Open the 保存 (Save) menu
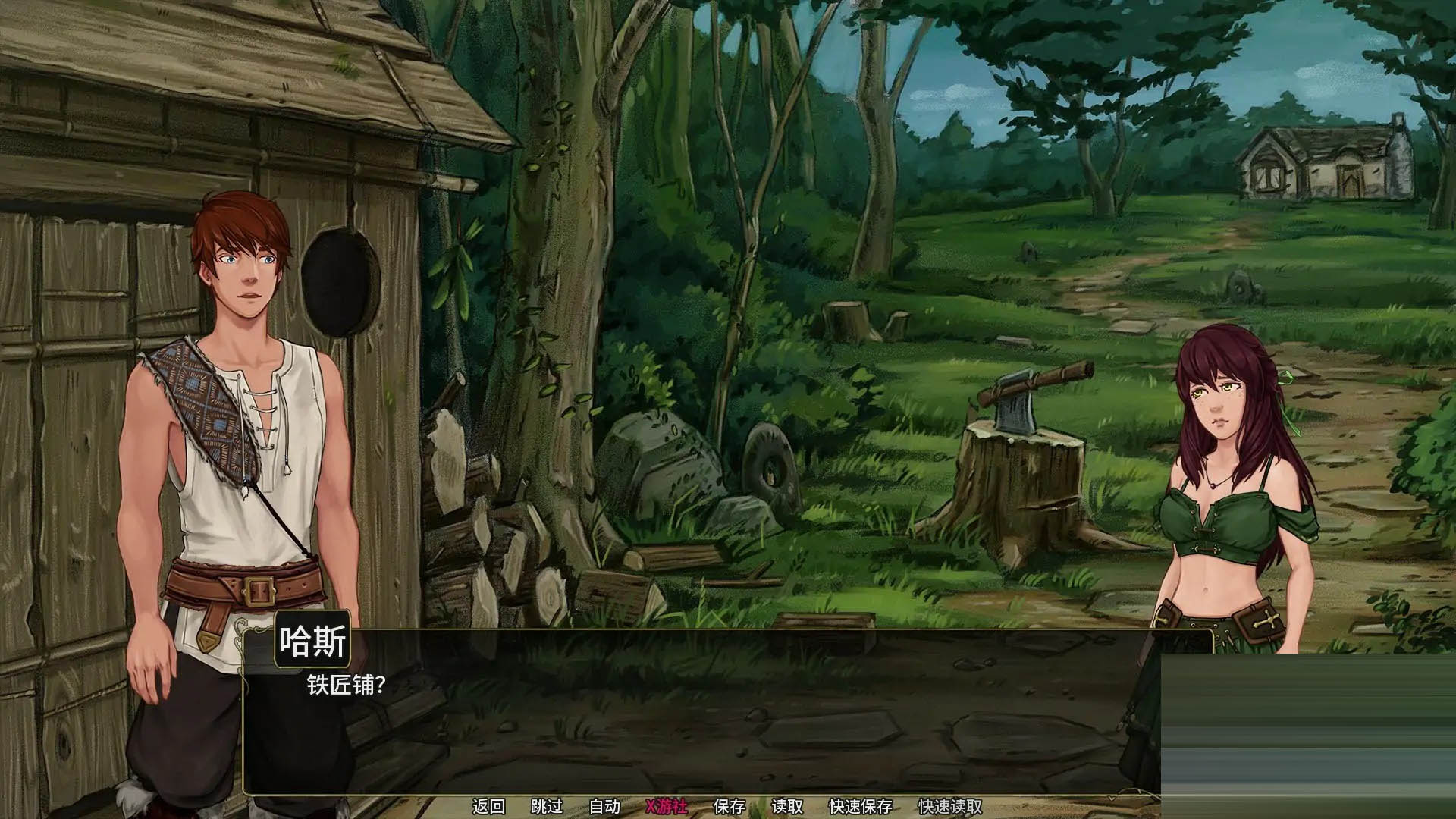Viewport: 1456px width, 819px height. [x=730, y=806]
